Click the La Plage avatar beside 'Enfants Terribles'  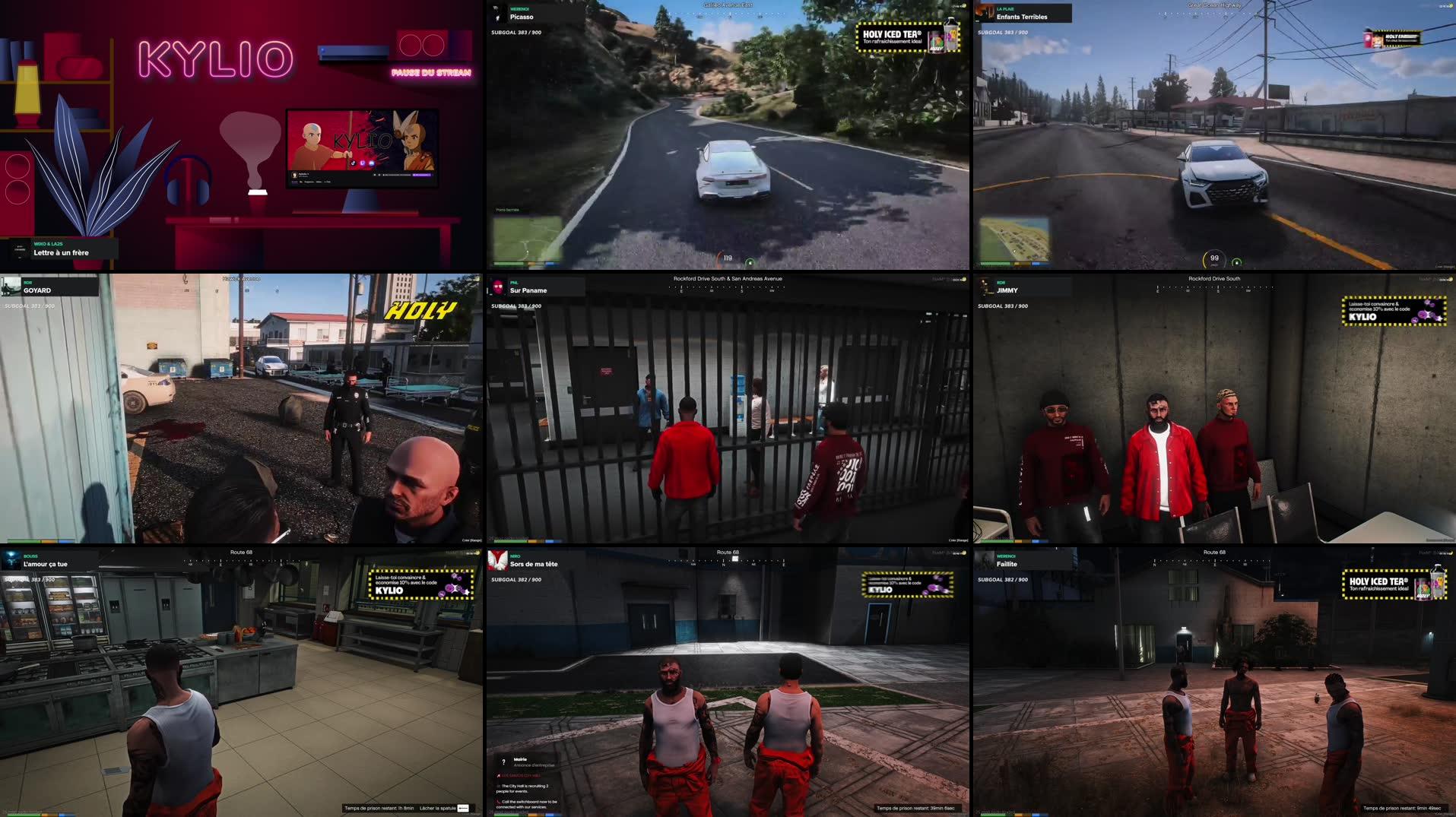pos(985,13)
